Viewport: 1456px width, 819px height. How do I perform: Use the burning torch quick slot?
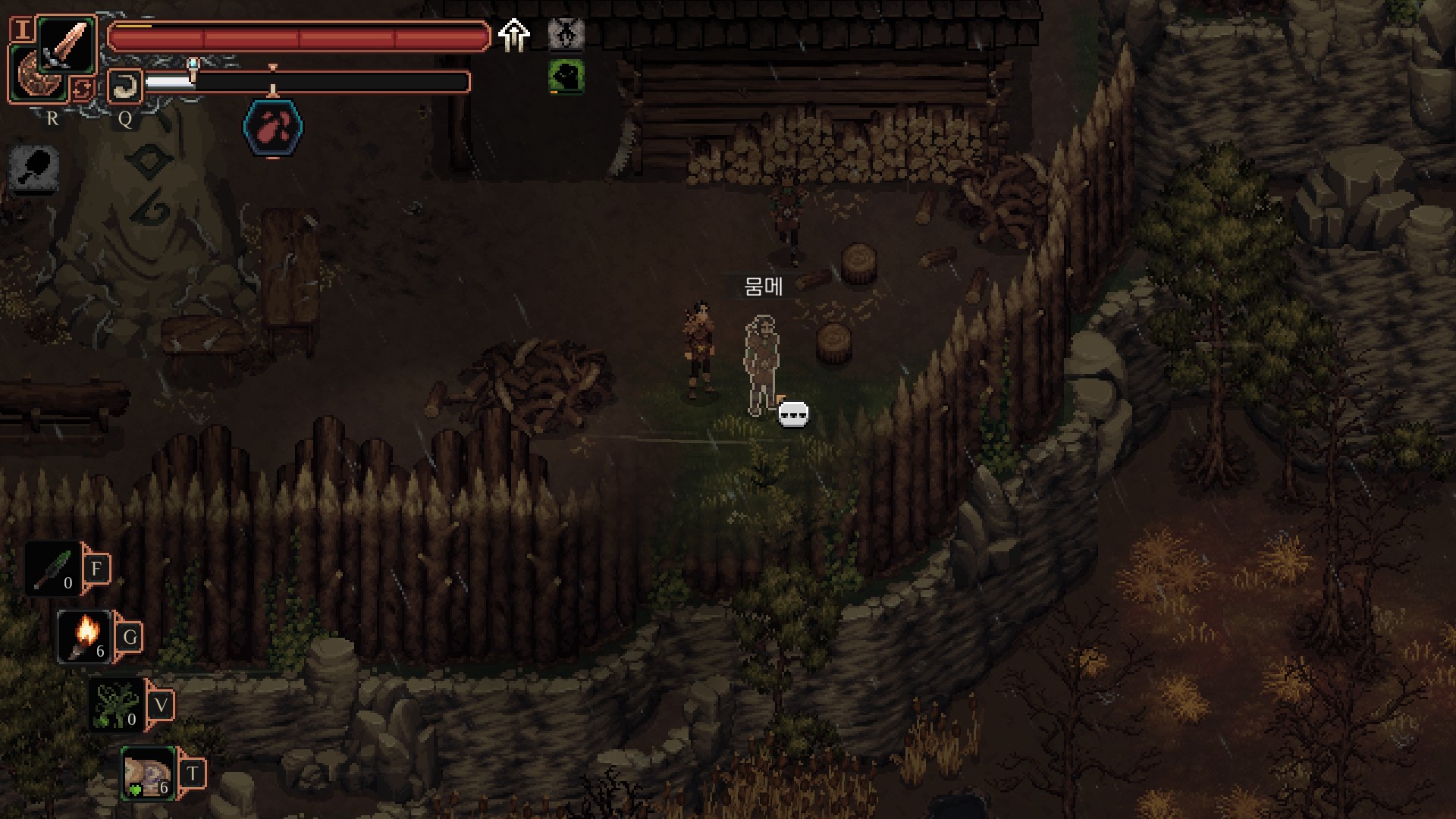85,636
